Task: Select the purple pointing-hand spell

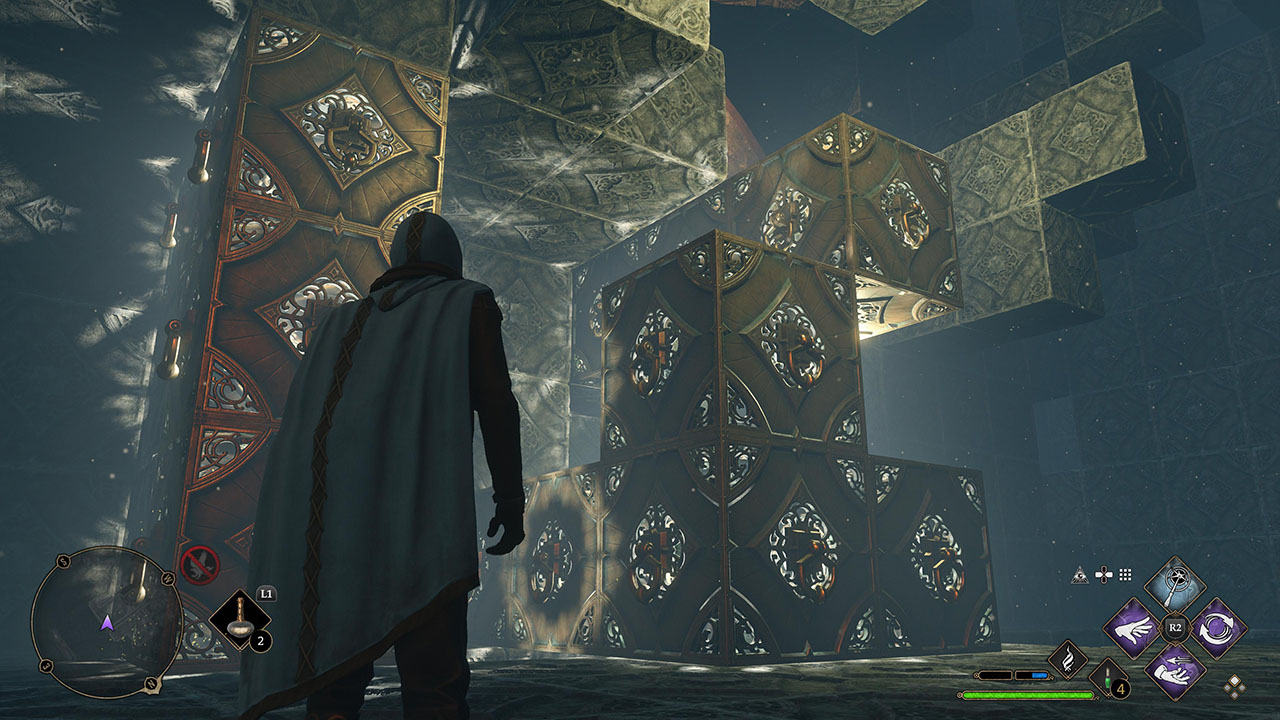Action: (x=1131, y=627)
